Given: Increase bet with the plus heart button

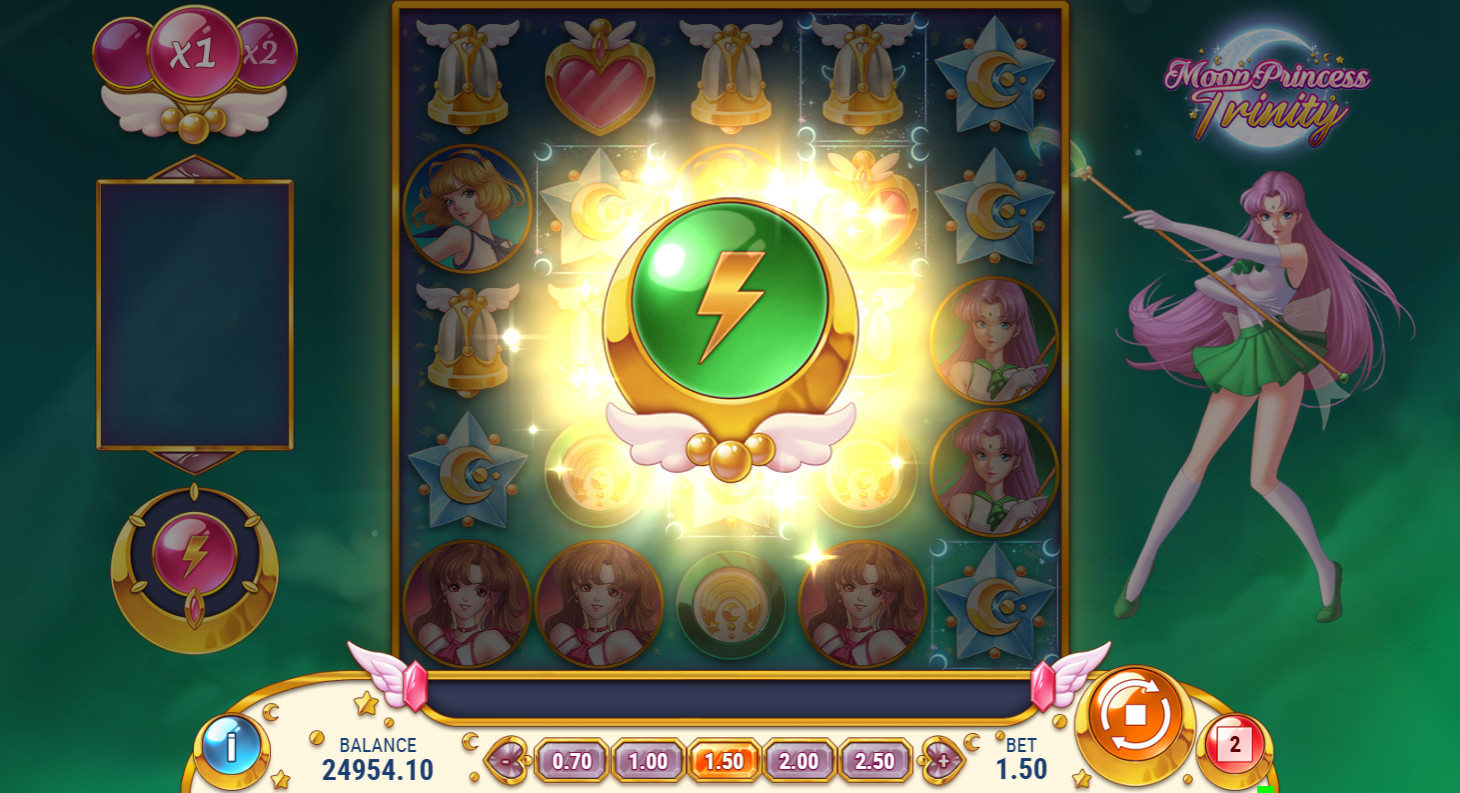Looking at the screenshot, I should coord(942,761).
